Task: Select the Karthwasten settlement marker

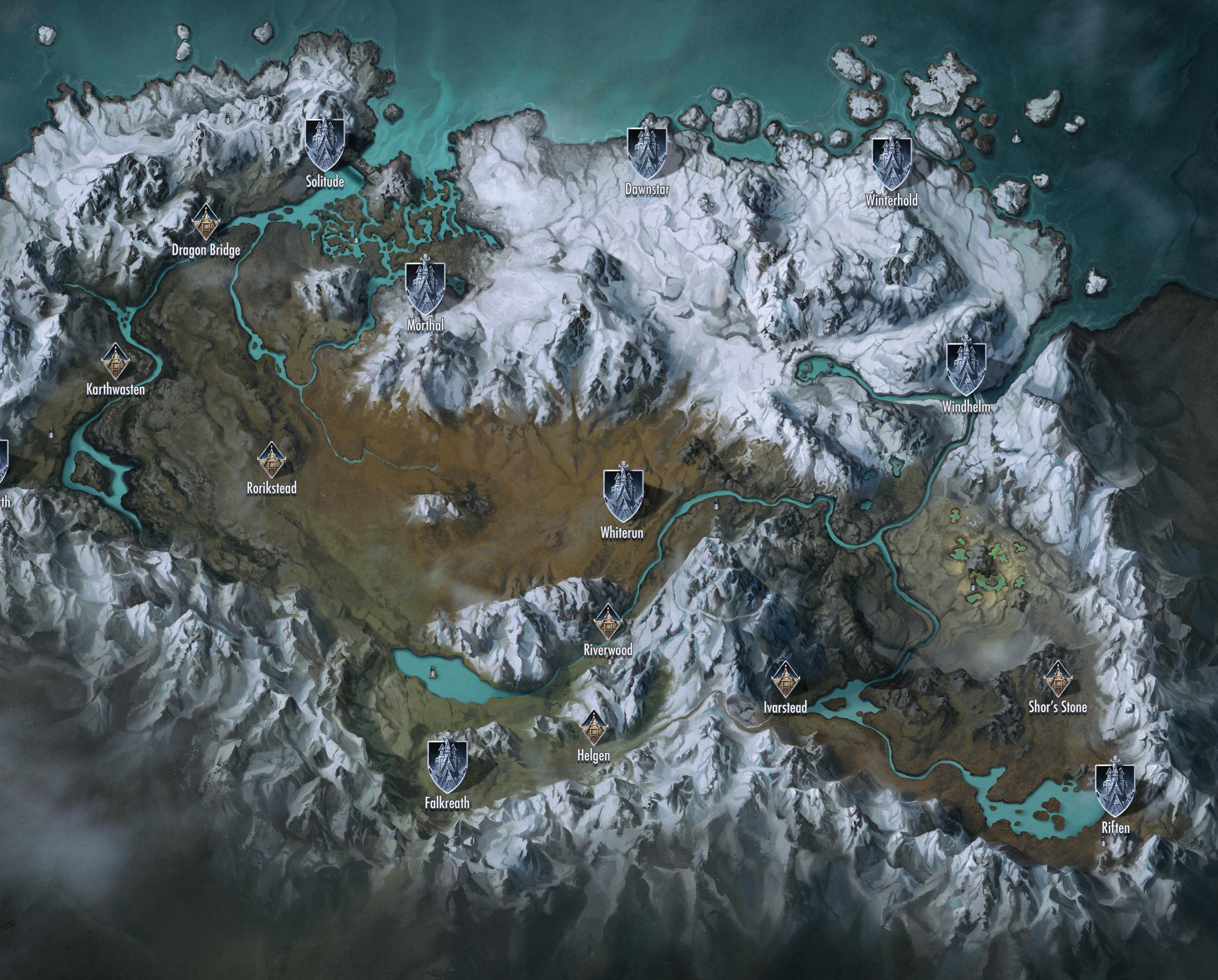Action: (x=116, y=361)
